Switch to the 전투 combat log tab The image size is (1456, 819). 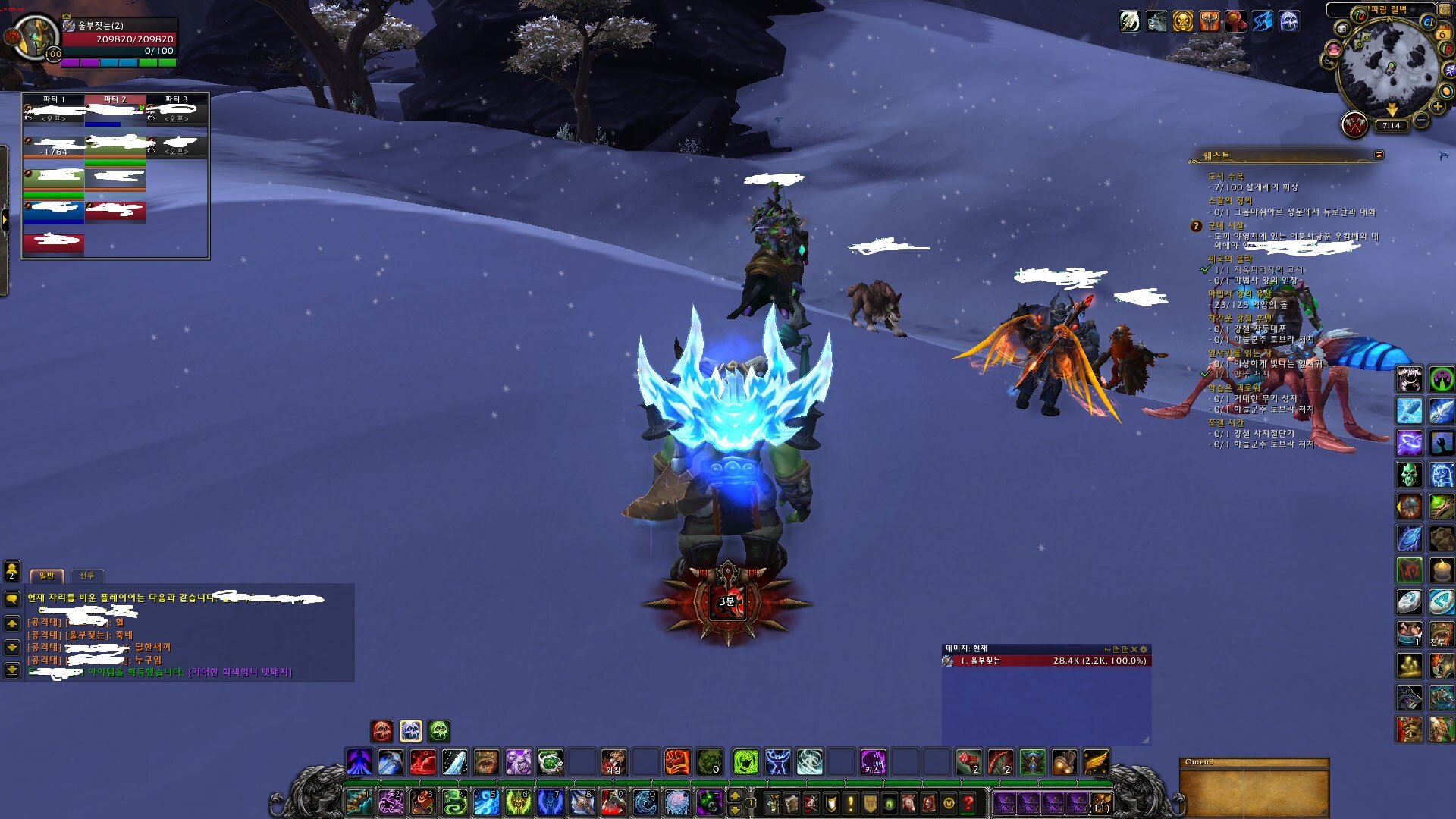(x=86, y=576)
